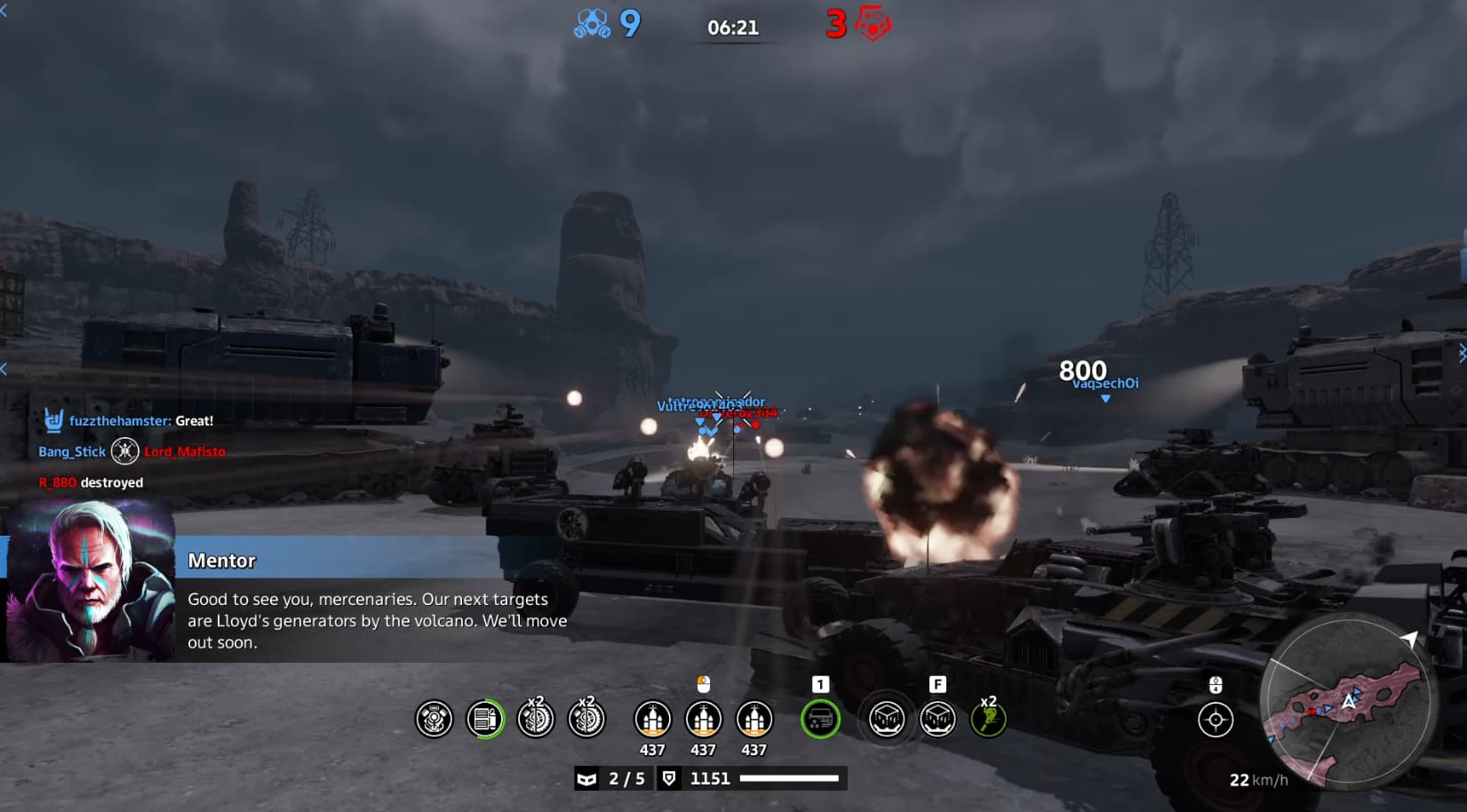1467x812 pixels.
Task: Use the green wrench repair icon
Action: [x=988, y=719]
